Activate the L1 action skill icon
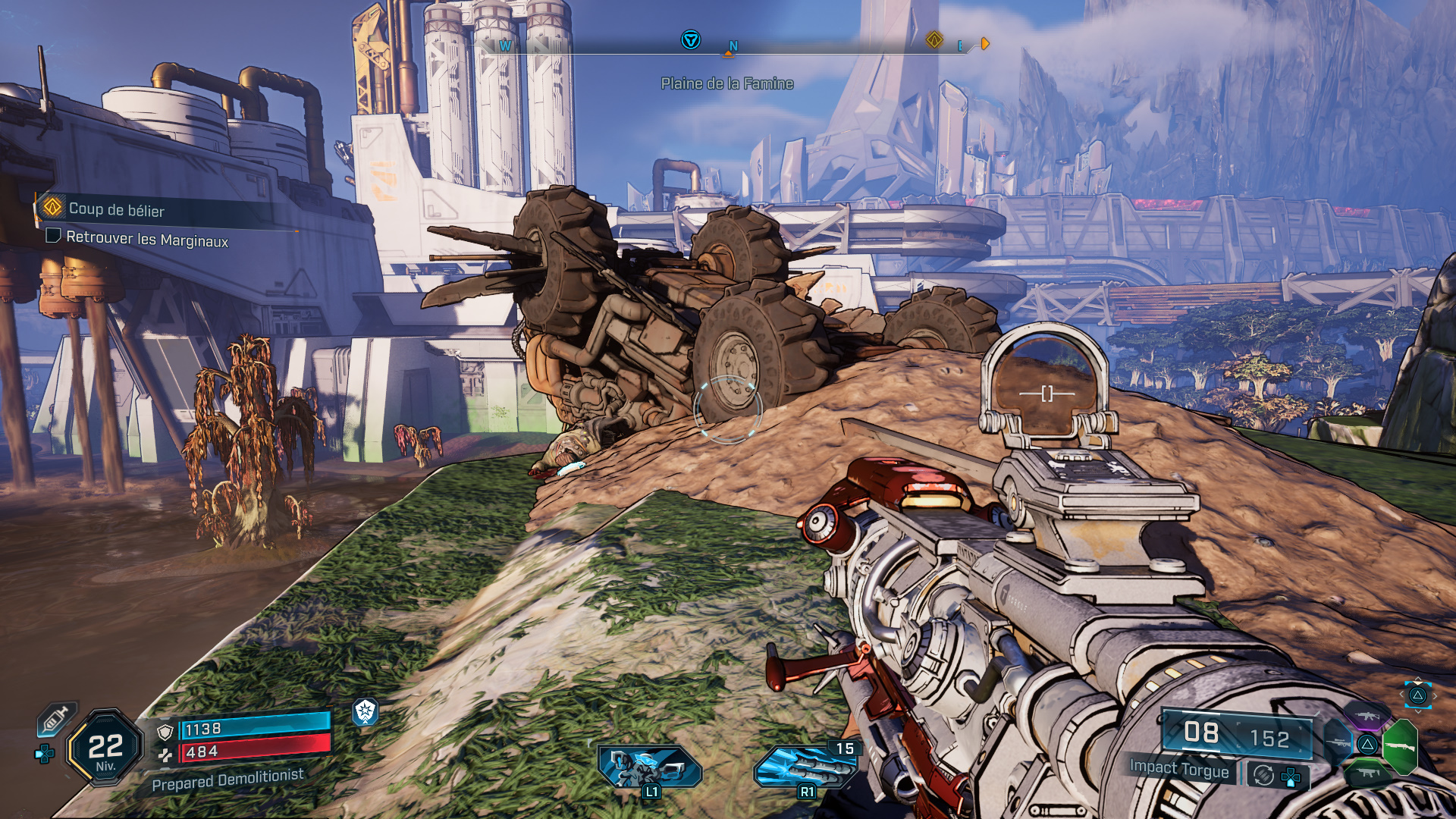Image resolution: width=1456 pixels, height=819 pixels. pyautogui.click(x=650, y=766)
